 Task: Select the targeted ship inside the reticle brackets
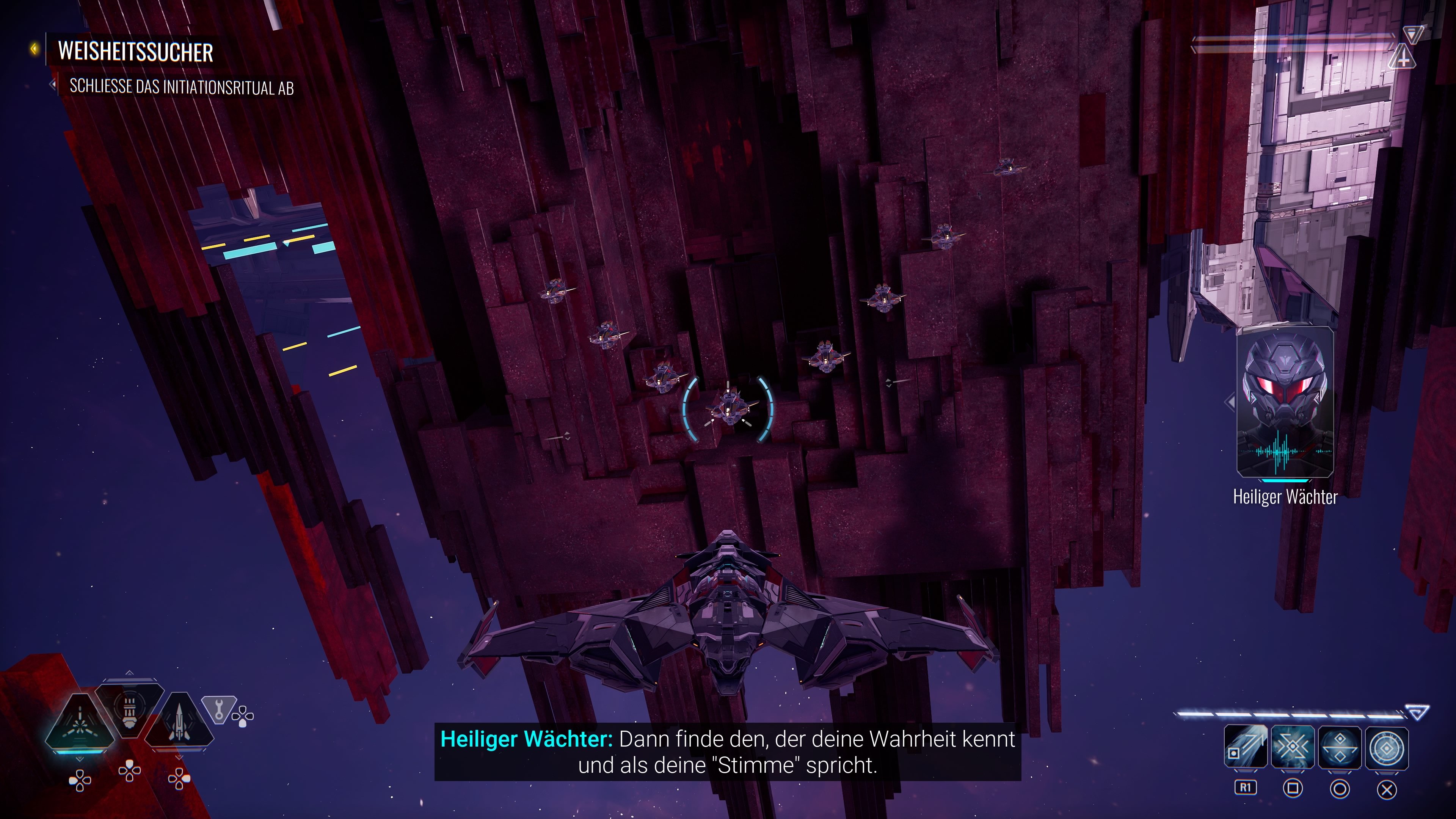point(728,407)
